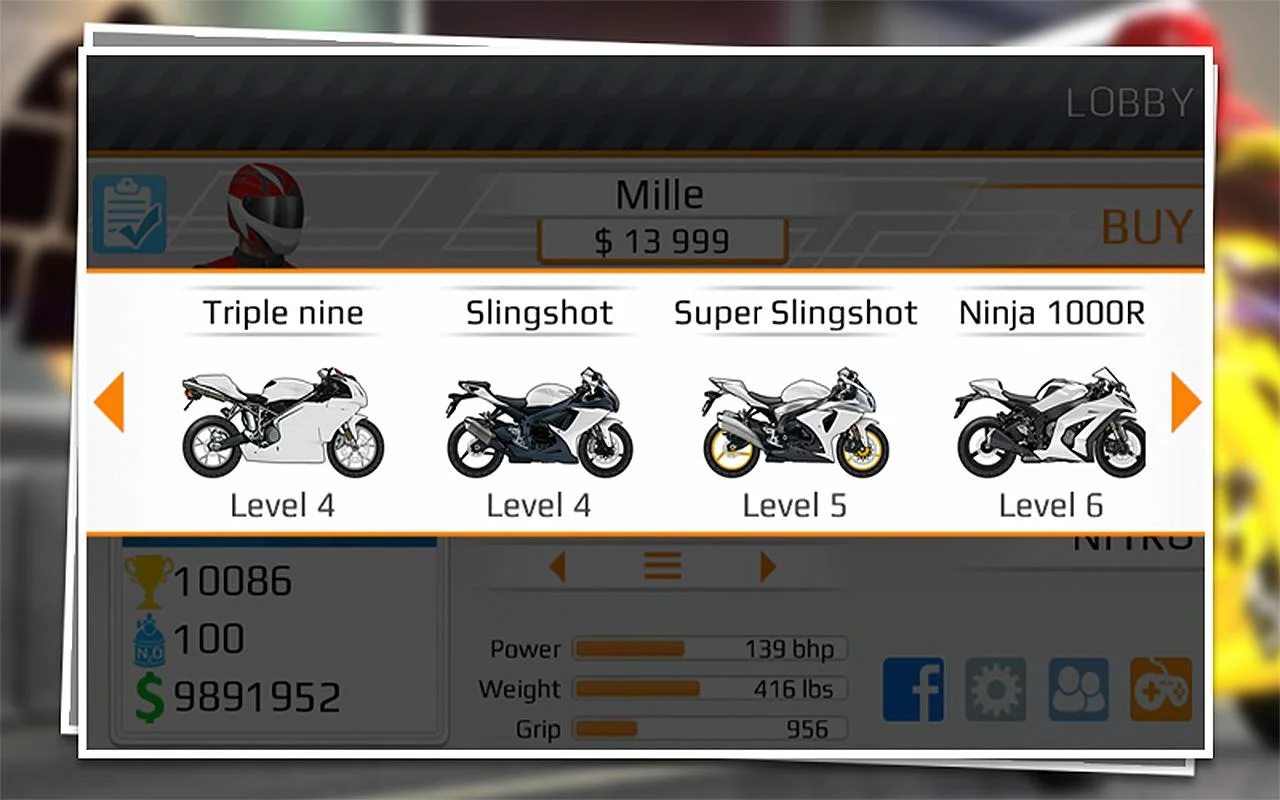The width and height of the screenshot is (1280, 800).
Task: View friends using the people icon
Action: coord(1076,690)
